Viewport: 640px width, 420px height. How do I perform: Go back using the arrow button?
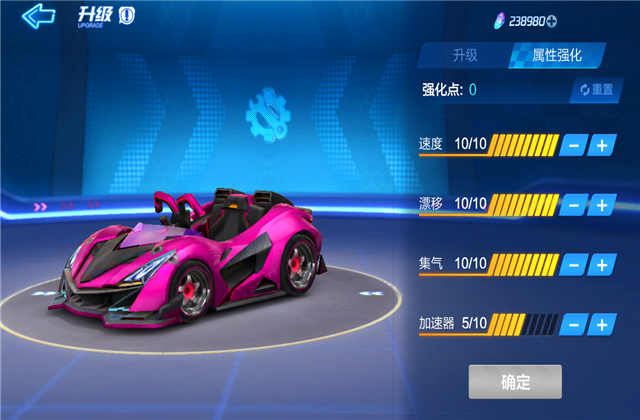(38, 17)
